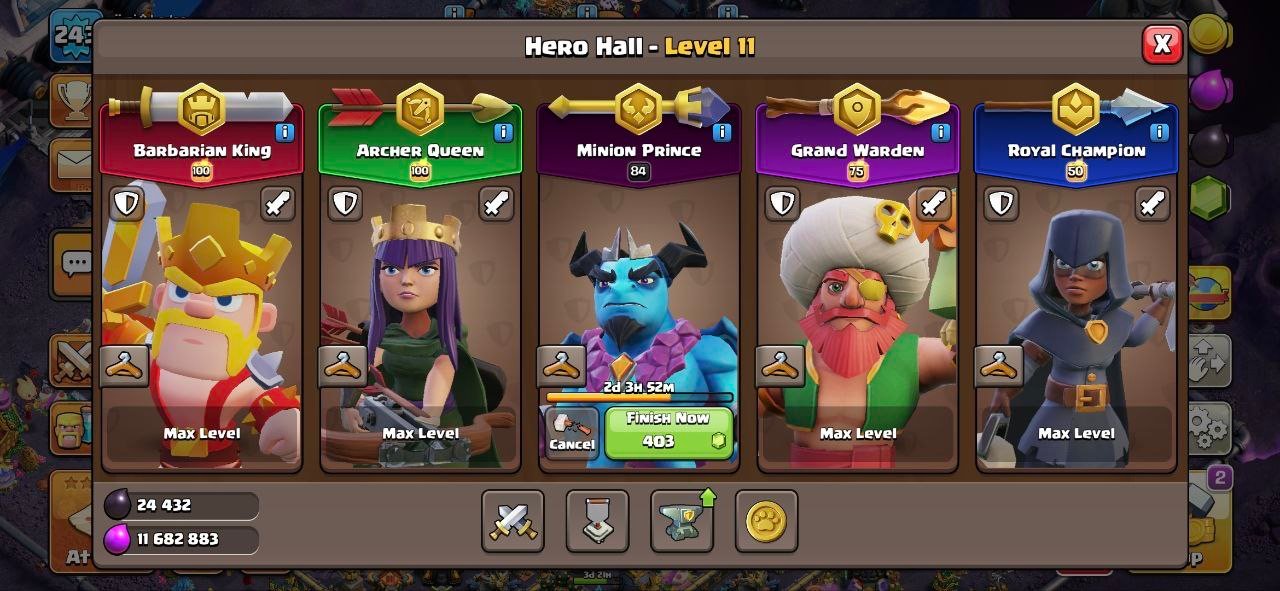Image resolution: width=1280 pixels, height=591 pixels.
Task: Show Barbarian King info
Action: 285,132
